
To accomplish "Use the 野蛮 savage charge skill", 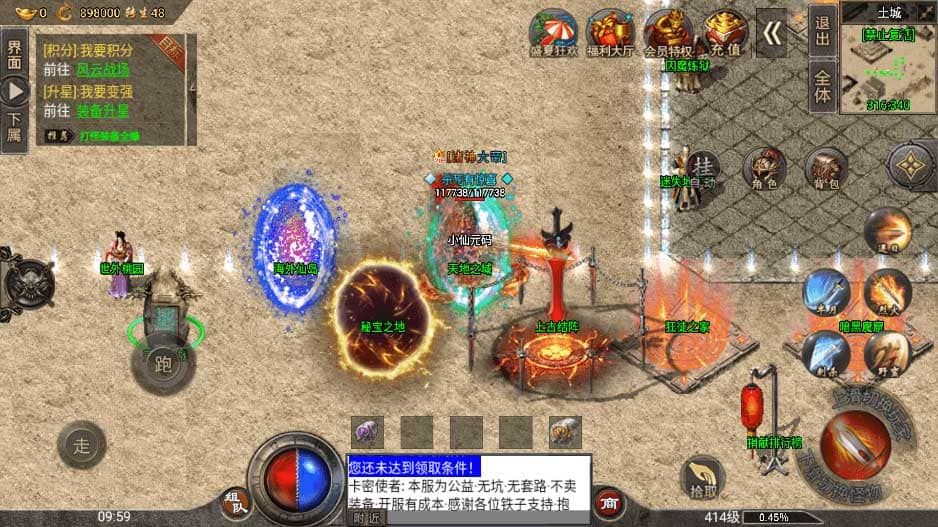I will [887, 353].
